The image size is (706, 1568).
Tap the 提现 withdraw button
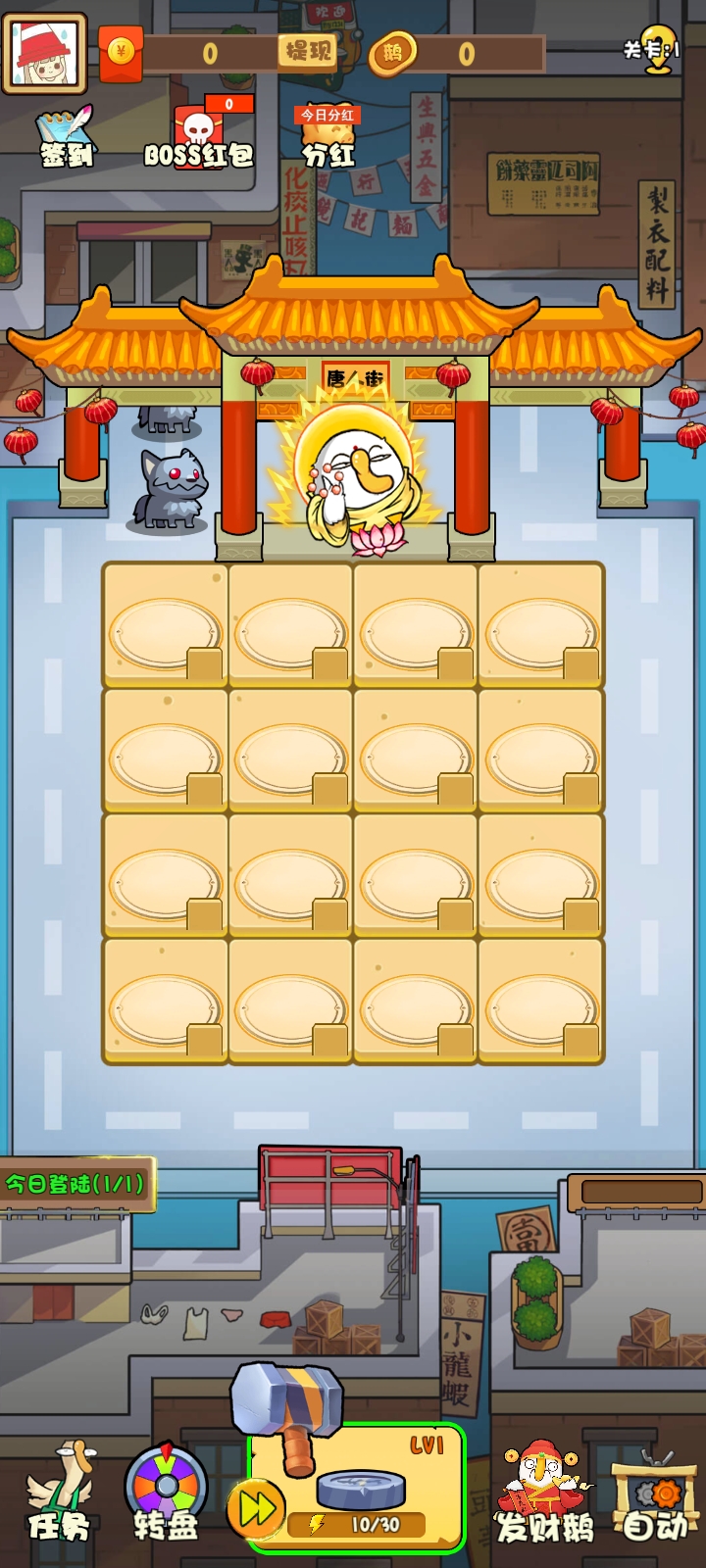click(308, 51)
